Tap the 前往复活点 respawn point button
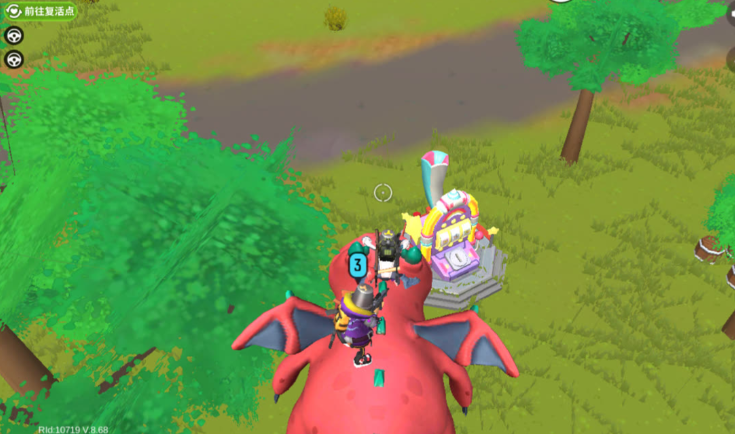The width and height of the screenshot is (735, 434). (x=40, y=12)
